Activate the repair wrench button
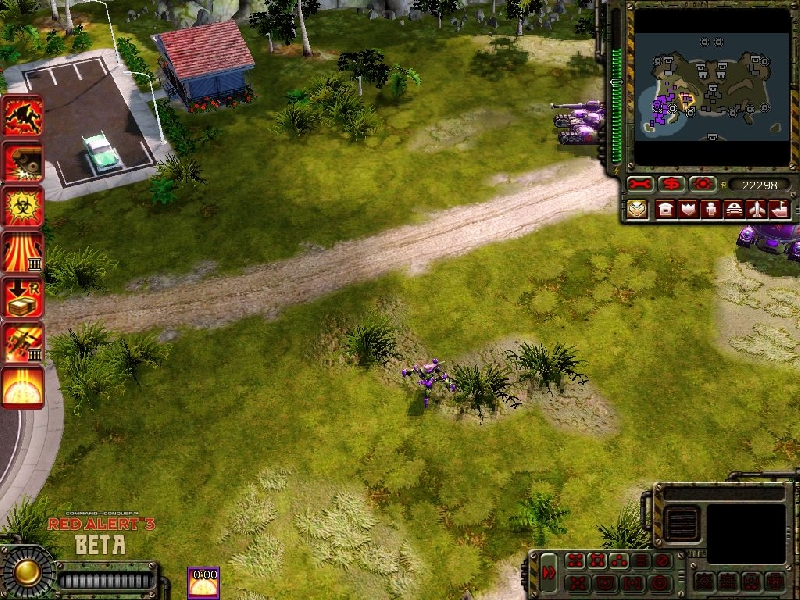The image size is (800, 600). pos(640,185)
